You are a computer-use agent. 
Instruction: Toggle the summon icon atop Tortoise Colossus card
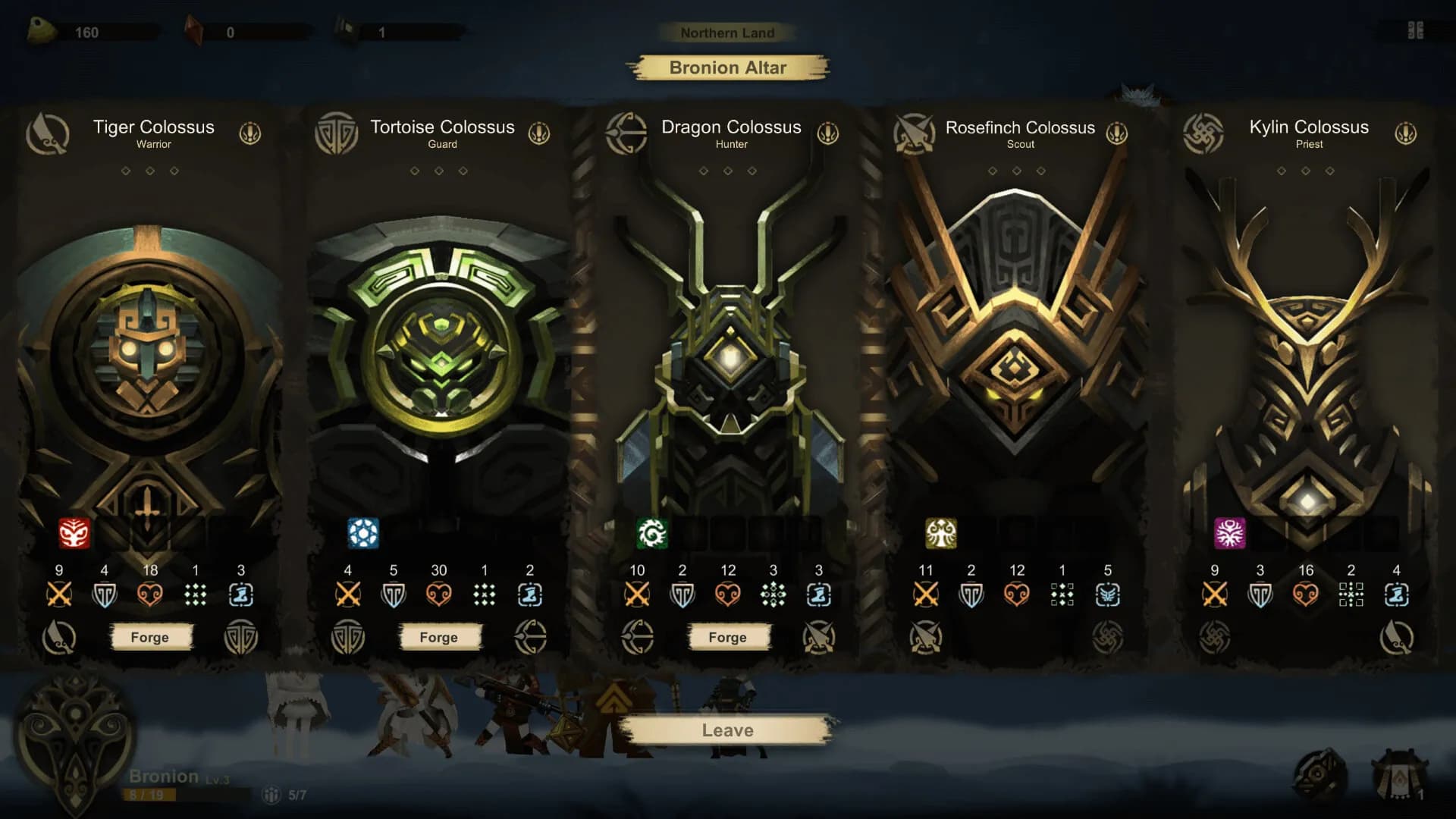coord(539,133)
